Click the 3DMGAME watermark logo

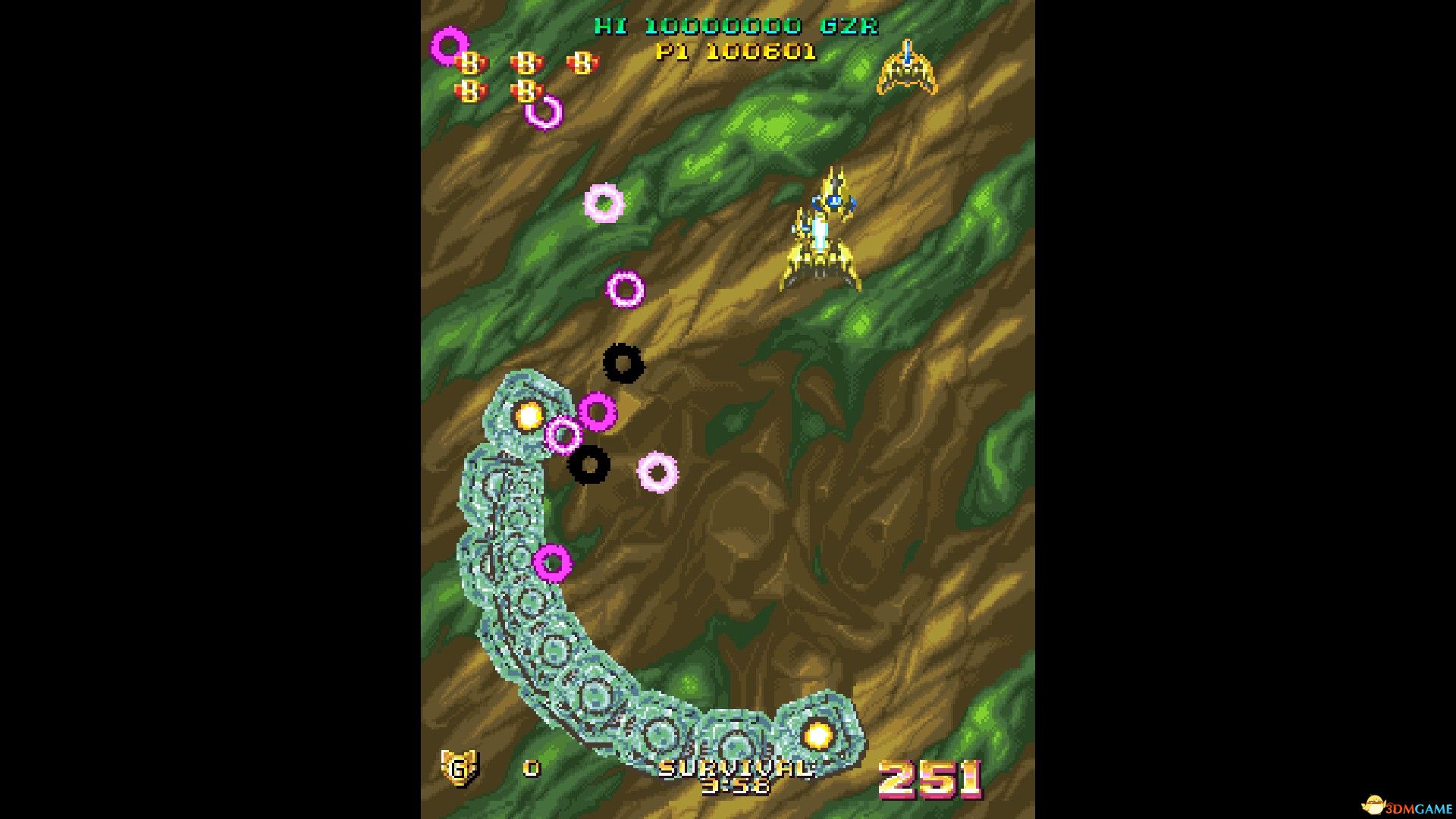tap(1403, 804)
